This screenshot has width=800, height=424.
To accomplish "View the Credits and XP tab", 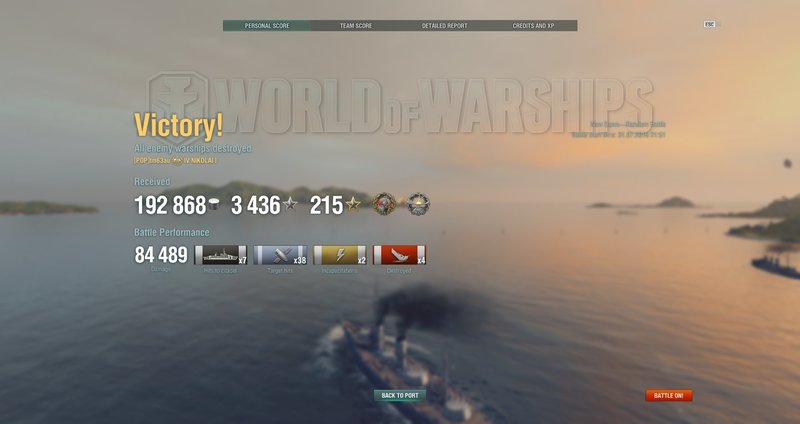I will [x=533, y=25].
